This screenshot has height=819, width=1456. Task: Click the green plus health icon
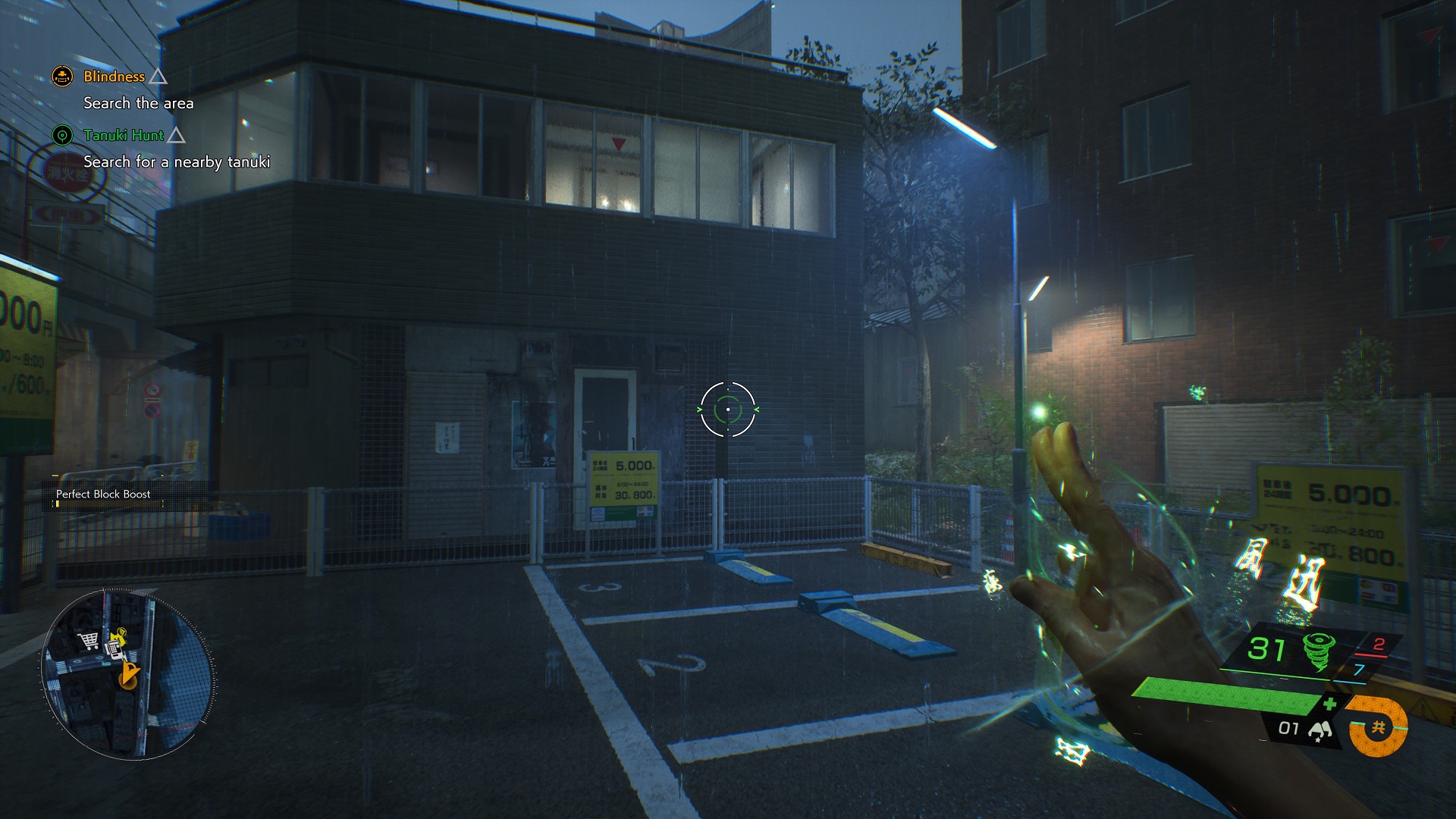[1329, 704]
